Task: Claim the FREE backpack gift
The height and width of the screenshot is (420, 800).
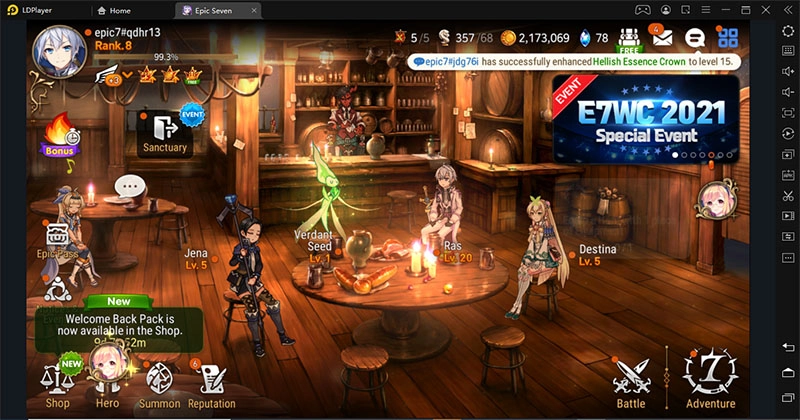Action: [x=628, y=40]
